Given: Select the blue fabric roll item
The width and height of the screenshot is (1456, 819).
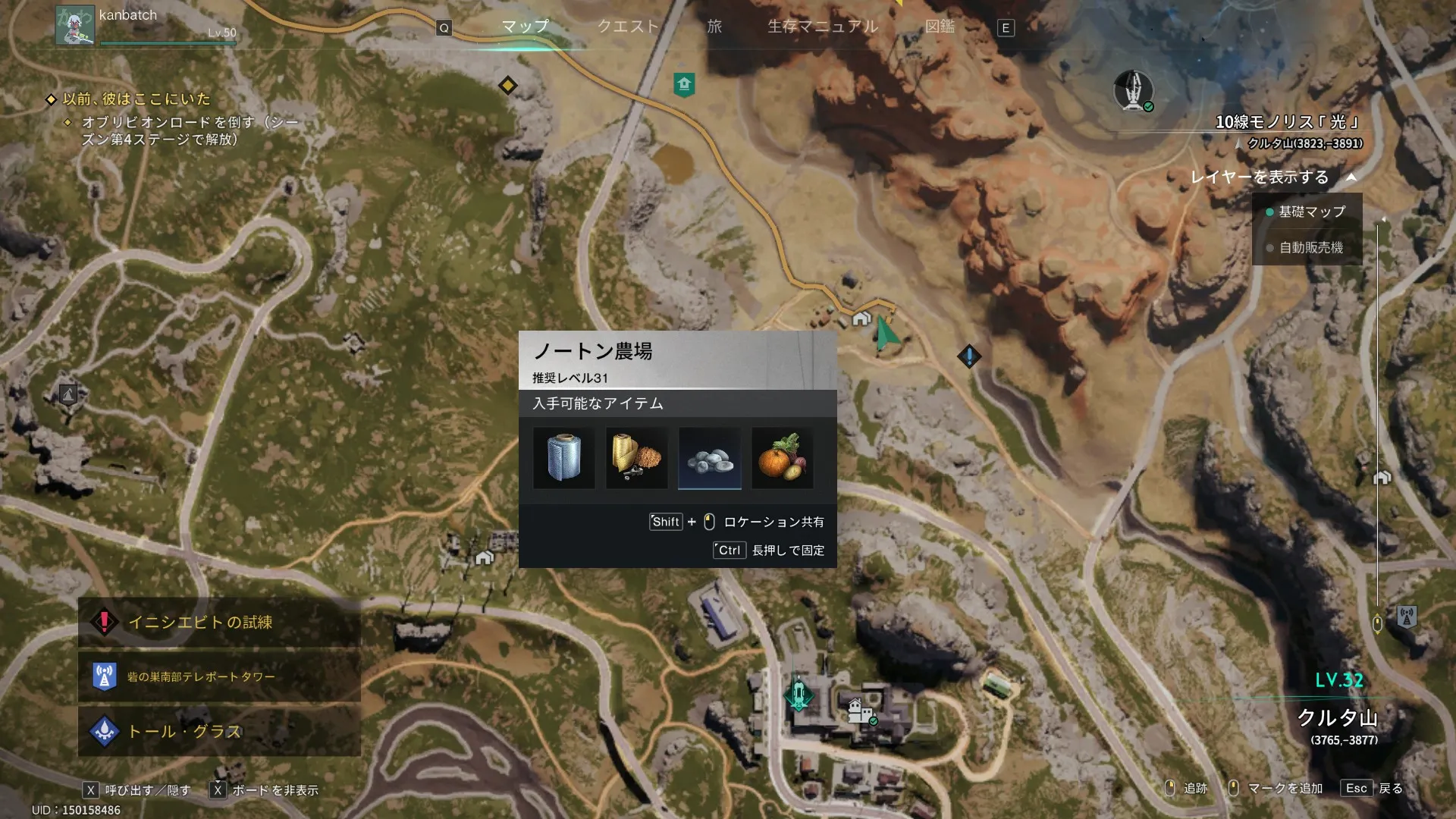Looking at the screenshot, I should point(563,458).
